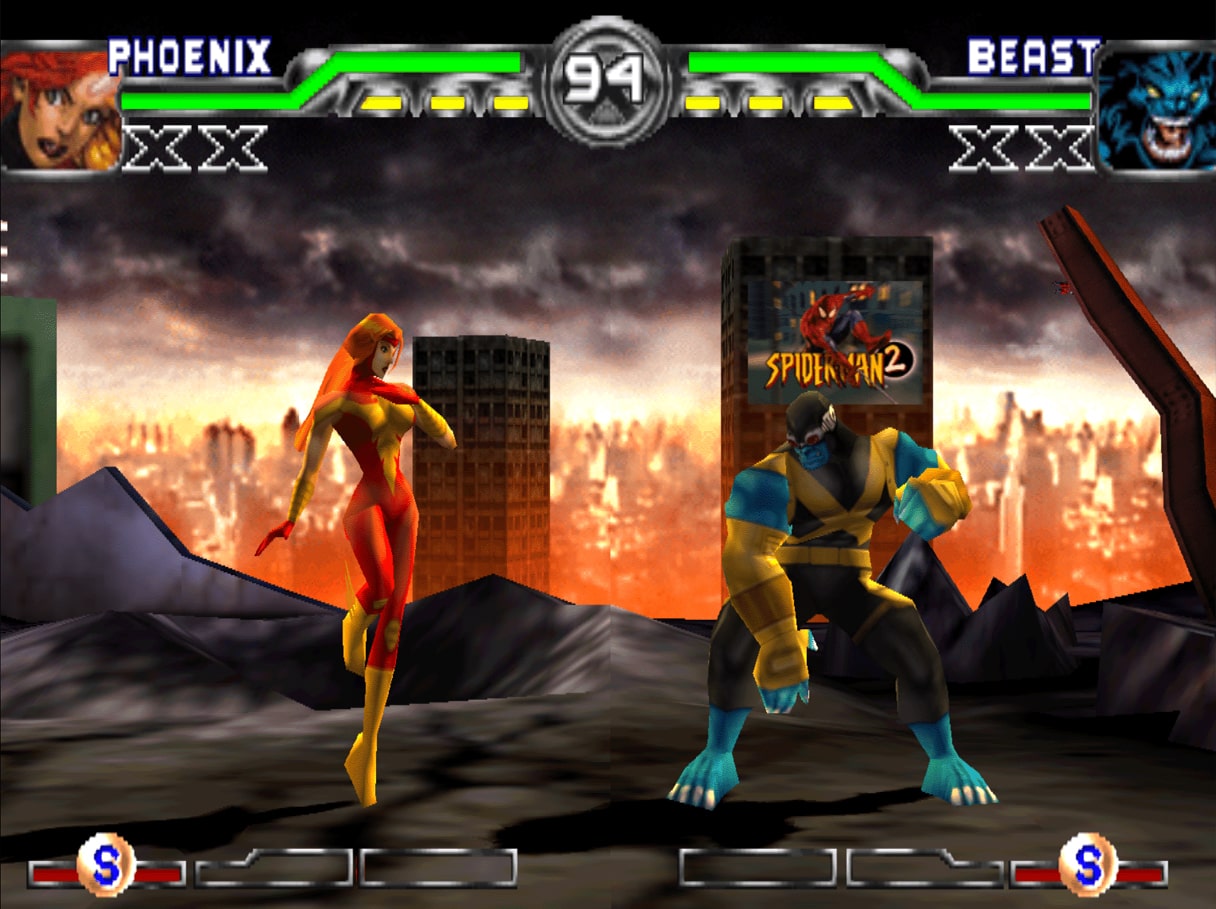This screenshot has height=909, width=1216.
Task: Click Phoenix's character portrait
Action: pyautogui.click(x=58, y=107)
